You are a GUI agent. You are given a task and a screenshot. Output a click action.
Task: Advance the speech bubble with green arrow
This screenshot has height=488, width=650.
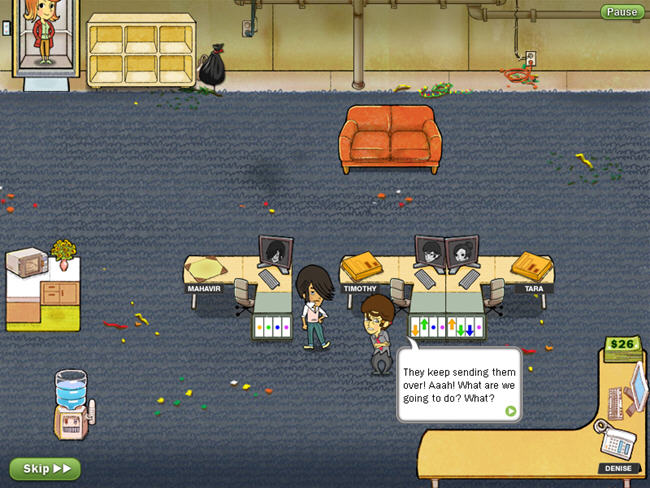(x=510, y=410)
